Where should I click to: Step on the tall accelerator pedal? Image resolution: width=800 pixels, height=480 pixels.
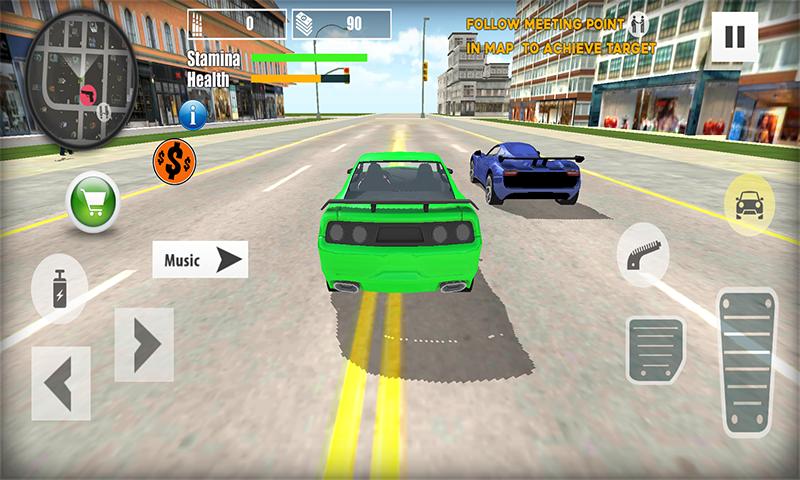coord(747,362)
